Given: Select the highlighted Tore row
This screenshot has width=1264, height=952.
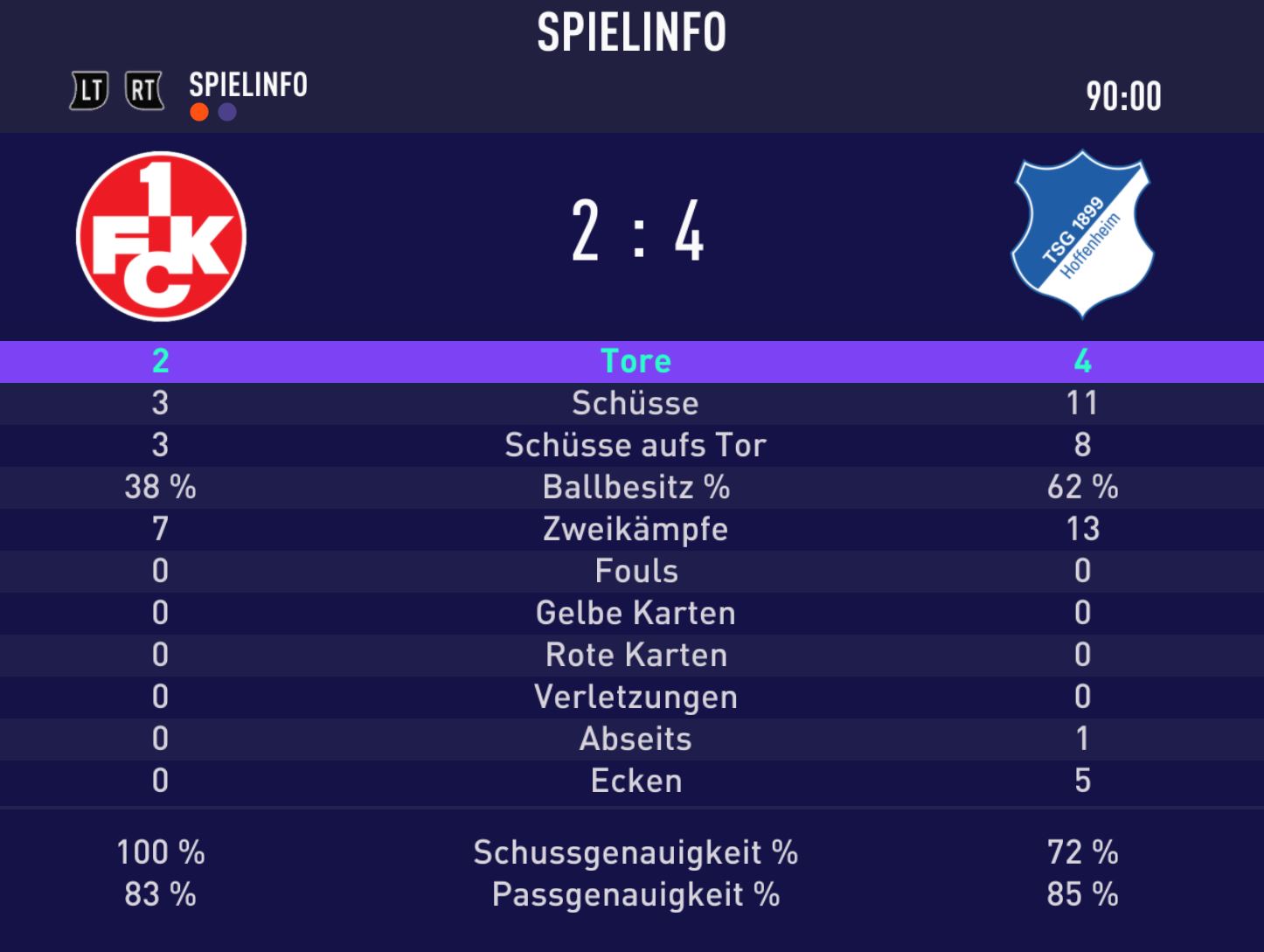Looking at the screenshot, I should (635, 361).
